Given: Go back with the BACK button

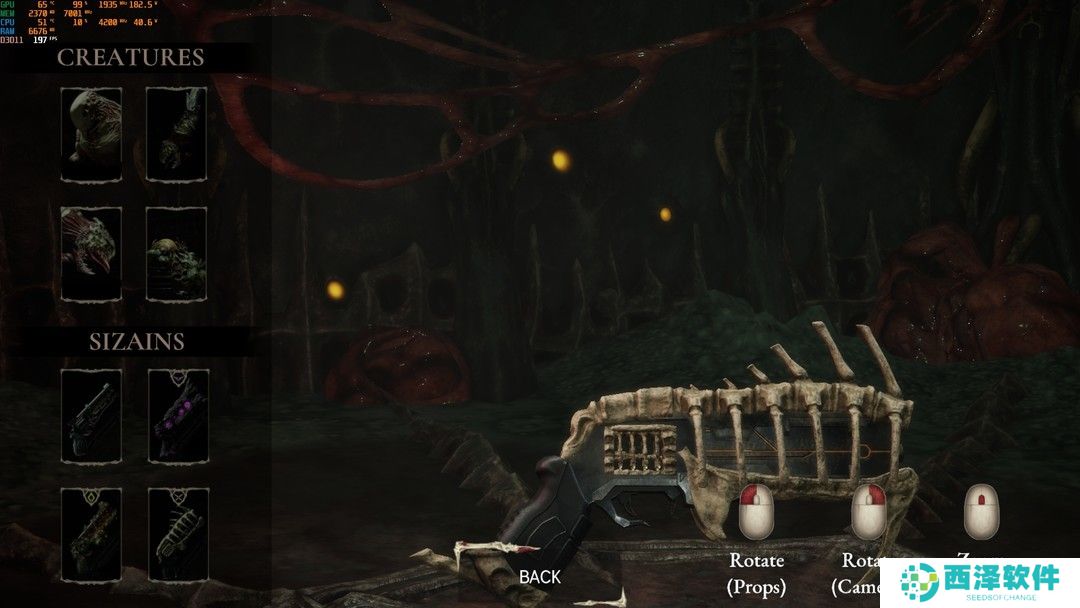Looking at the screenshot, I should pyautogui.click(x=540, y=577).
